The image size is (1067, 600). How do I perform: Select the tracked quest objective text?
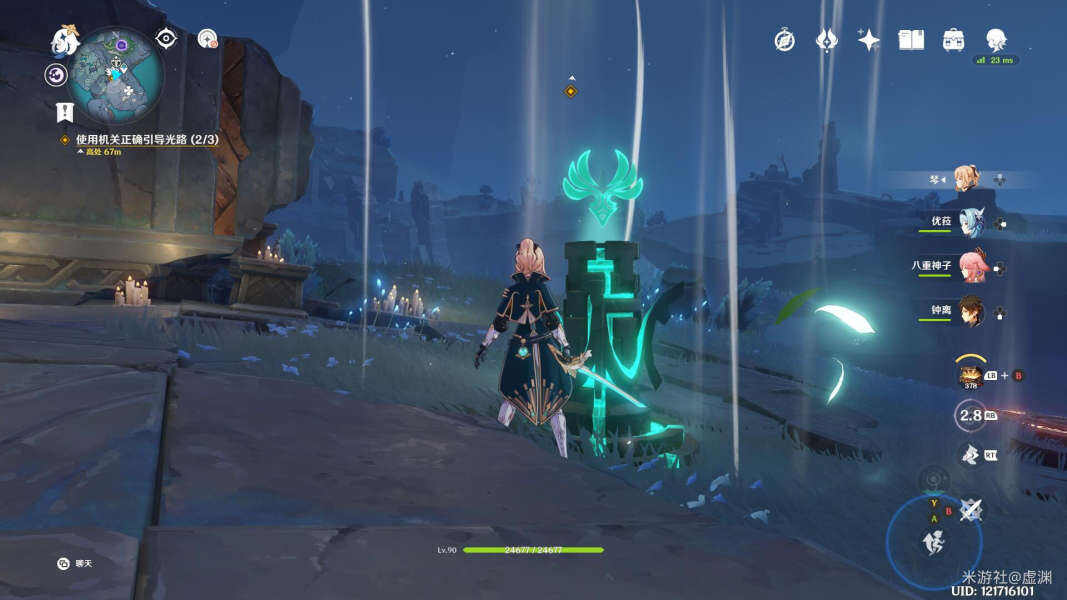[147, 140]
